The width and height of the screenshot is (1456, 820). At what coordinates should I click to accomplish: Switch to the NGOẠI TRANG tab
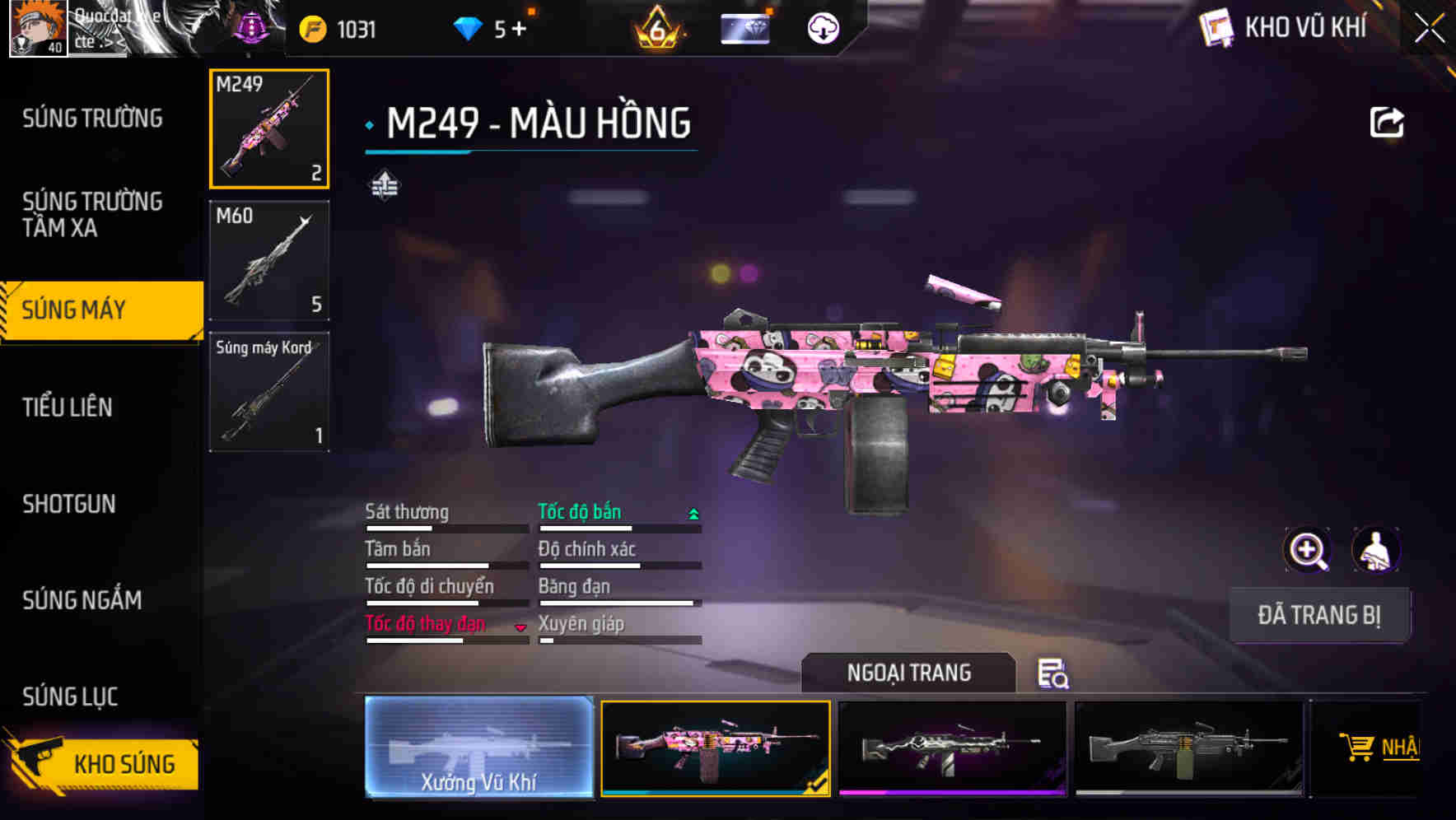(911, 673)
